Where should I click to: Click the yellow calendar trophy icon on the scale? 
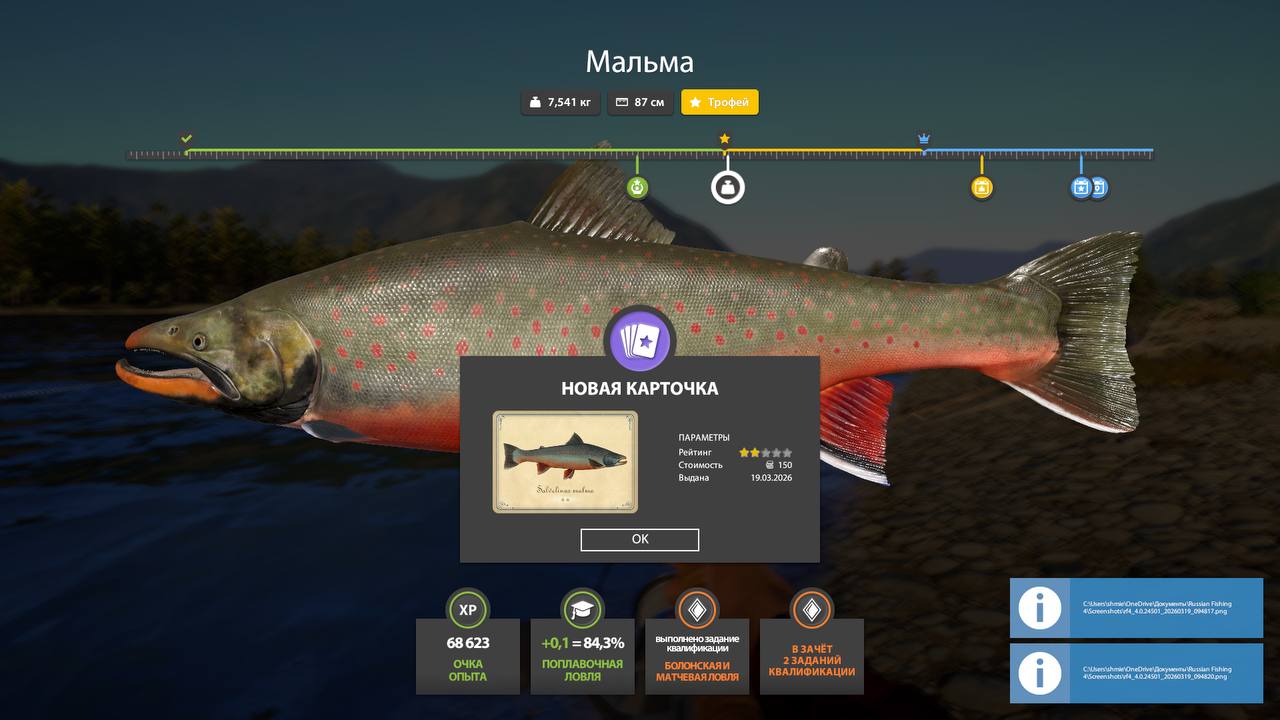pos(981,186)
